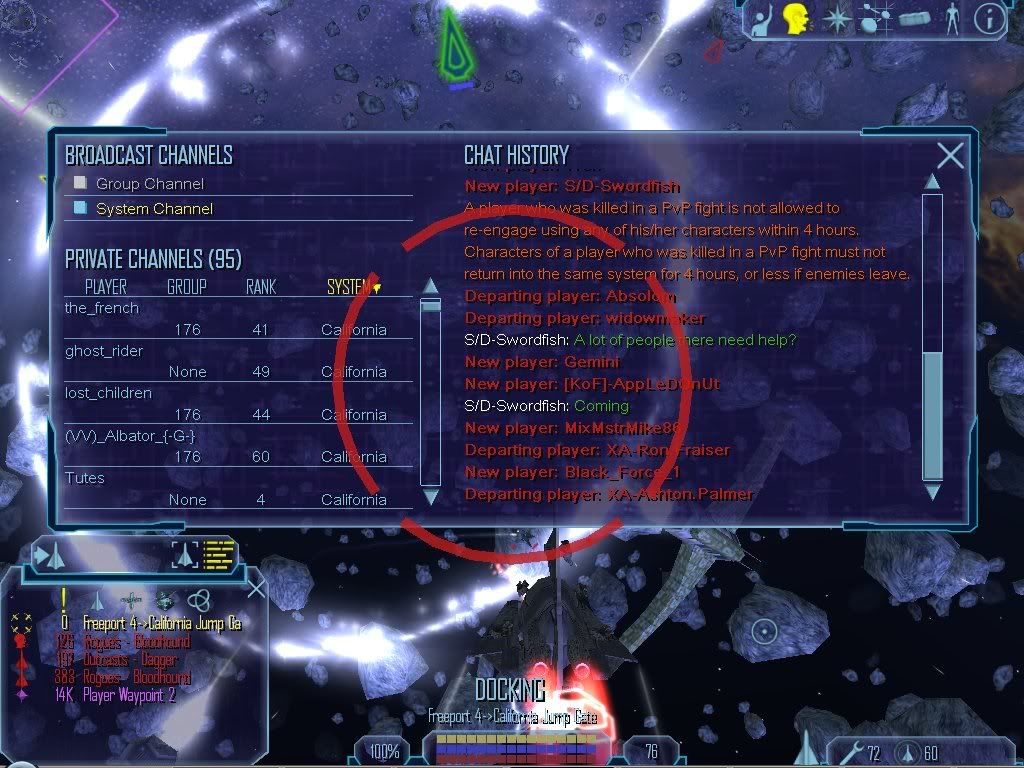Select player Tutes in the list
This screenshot has height=768, width=1024.
click(85, 478)
